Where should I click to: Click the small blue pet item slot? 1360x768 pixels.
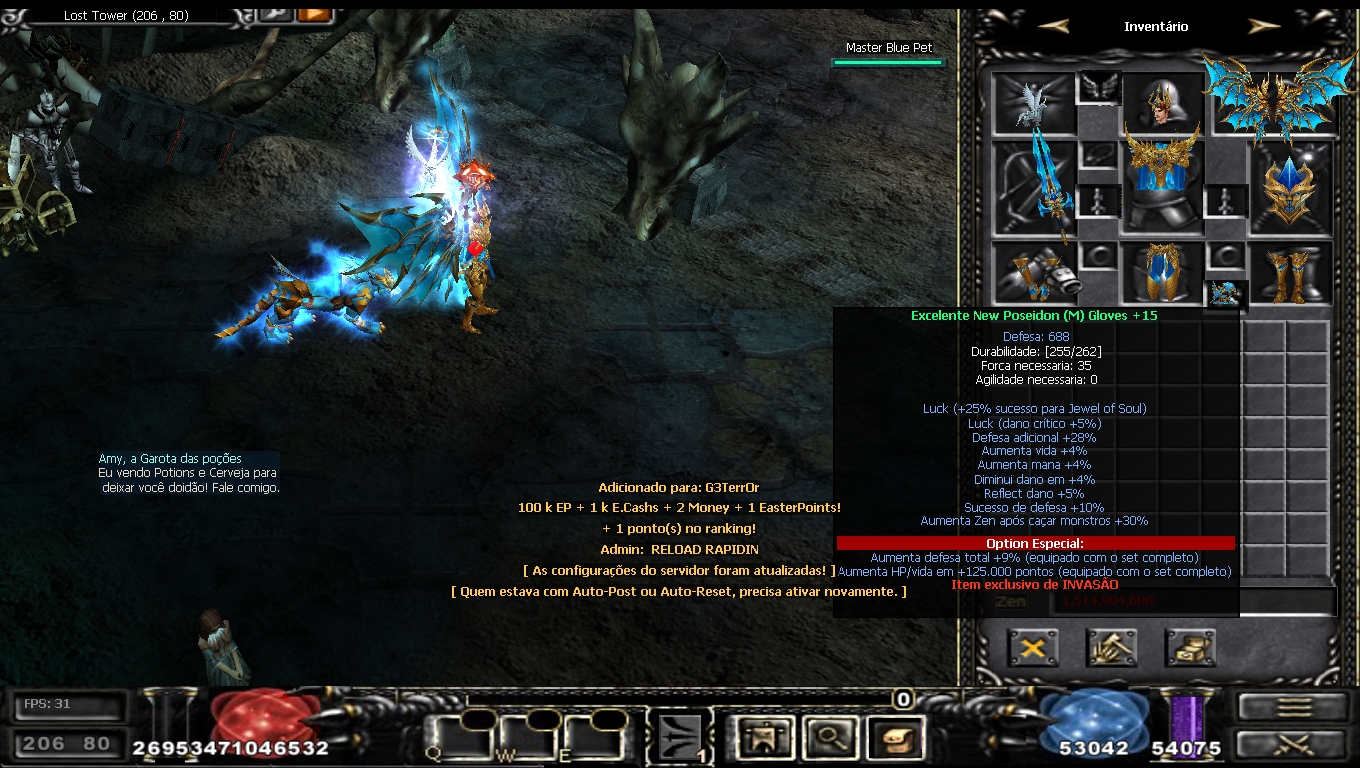coord(1226,293)
